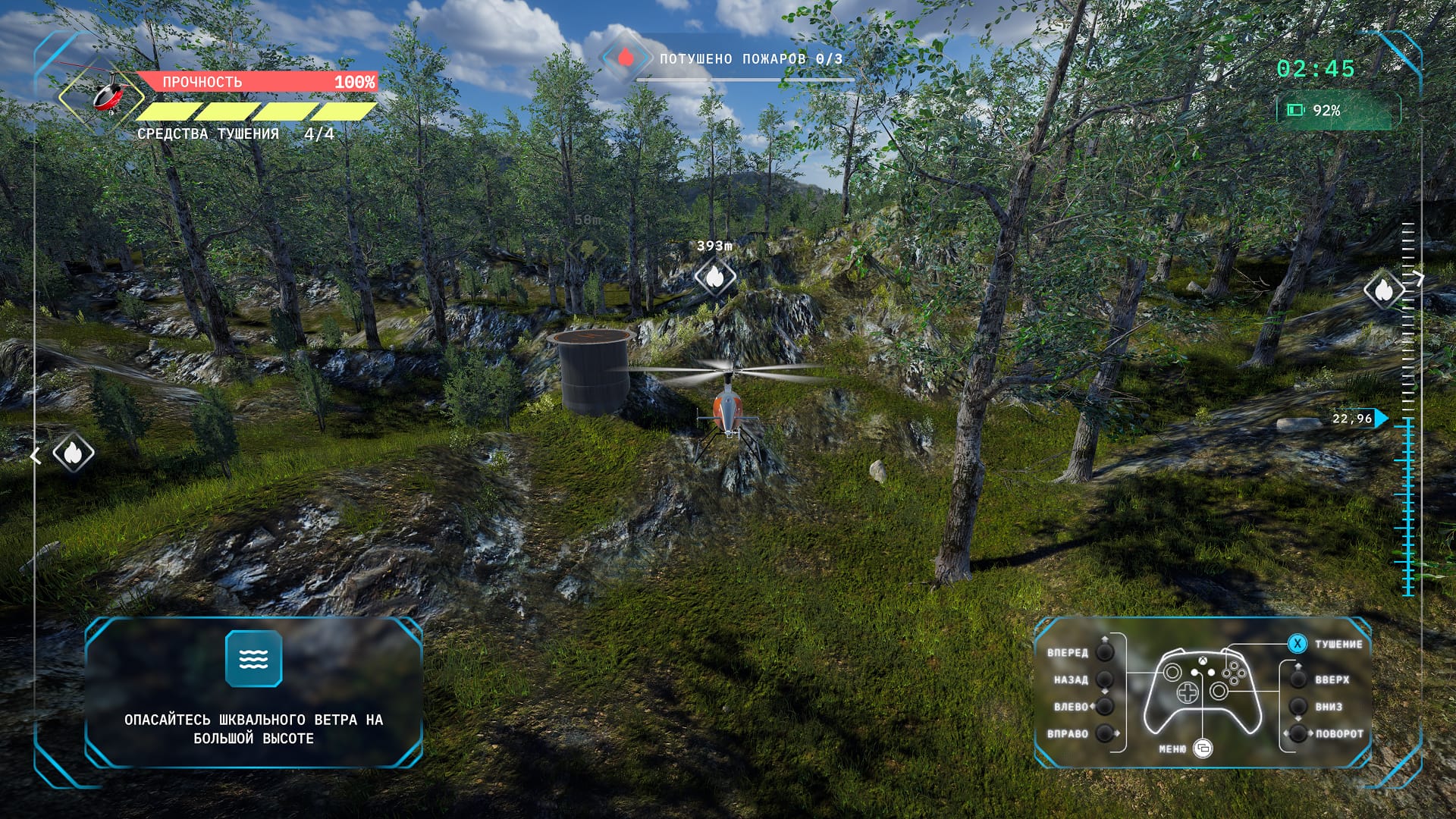Image resolution: width=1456 pixels, height=819 pixels.
Task: Open the fires extinguished objective tracker icon
Action: 625,58
